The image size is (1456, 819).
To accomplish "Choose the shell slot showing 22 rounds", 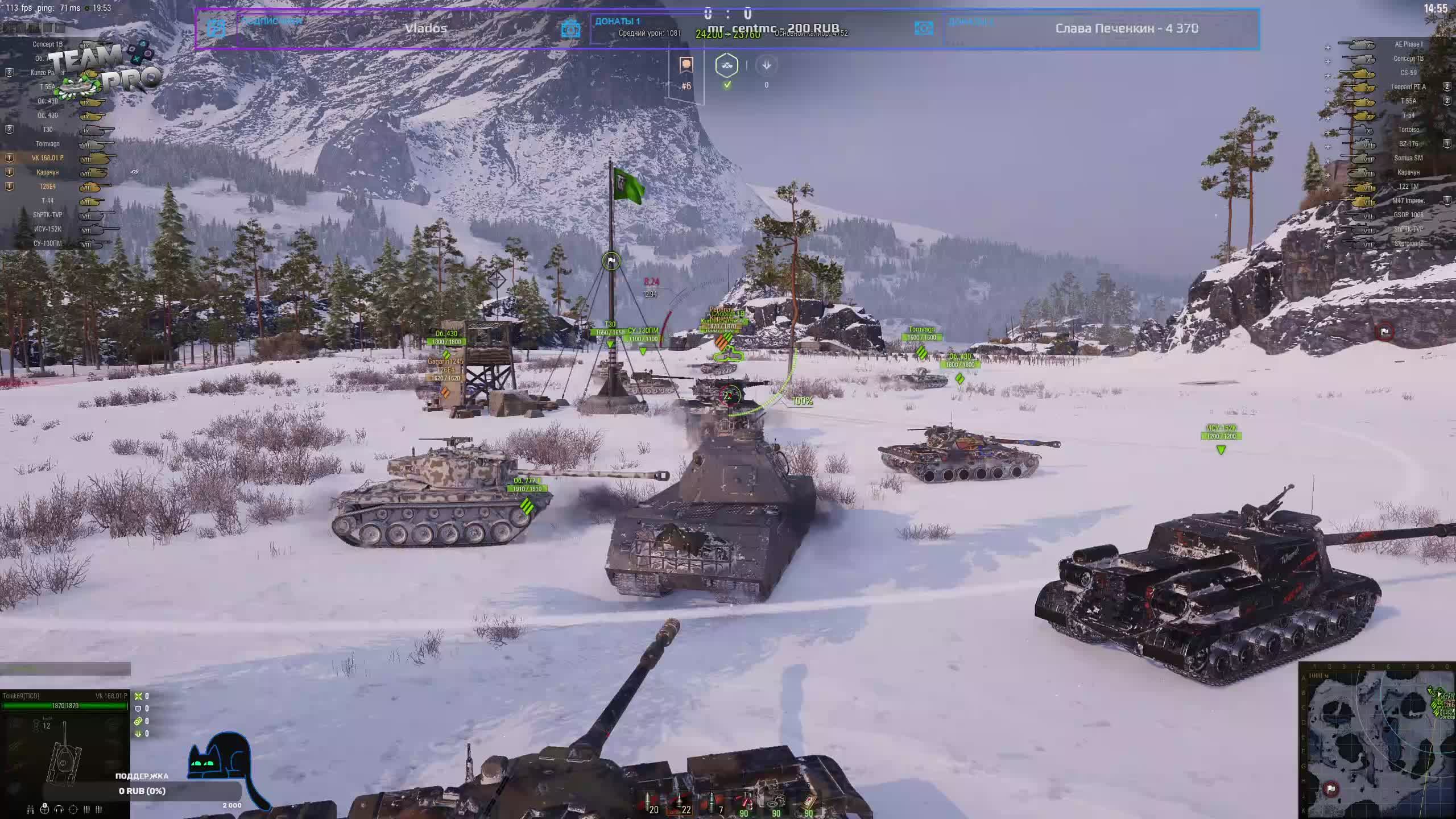I will pos(680,803).
